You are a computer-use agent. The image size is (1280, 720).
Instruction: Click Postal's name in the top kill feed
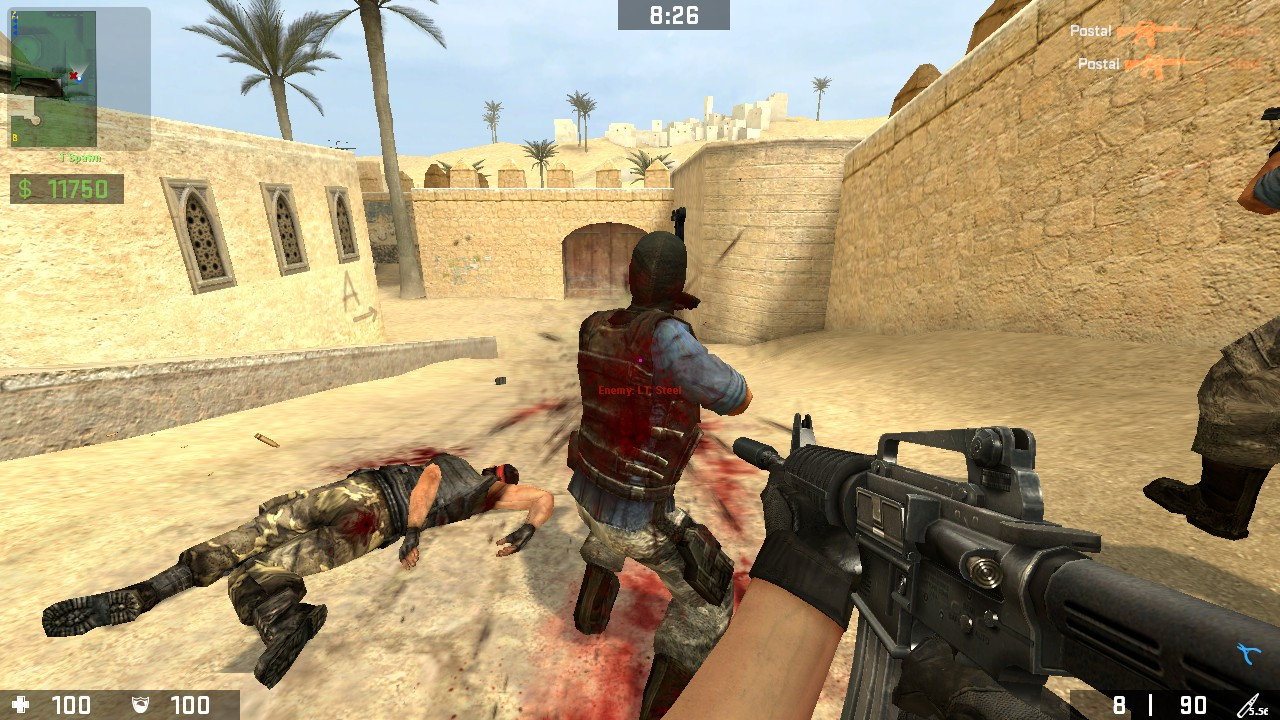pos(1093,31)
